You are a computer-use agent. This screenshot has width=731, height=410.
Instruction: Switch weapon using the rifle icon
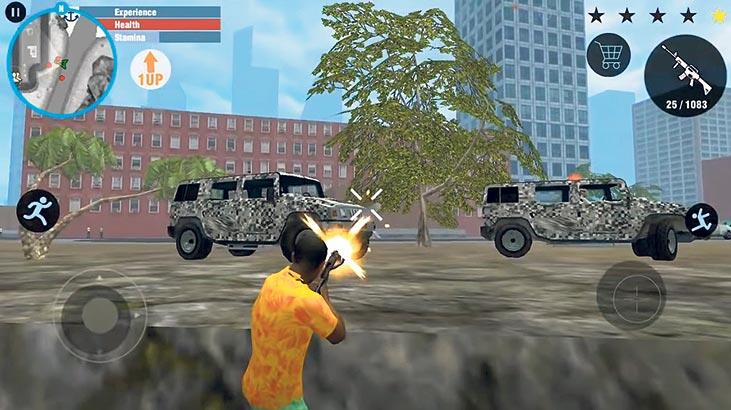(x=685, y=77)
